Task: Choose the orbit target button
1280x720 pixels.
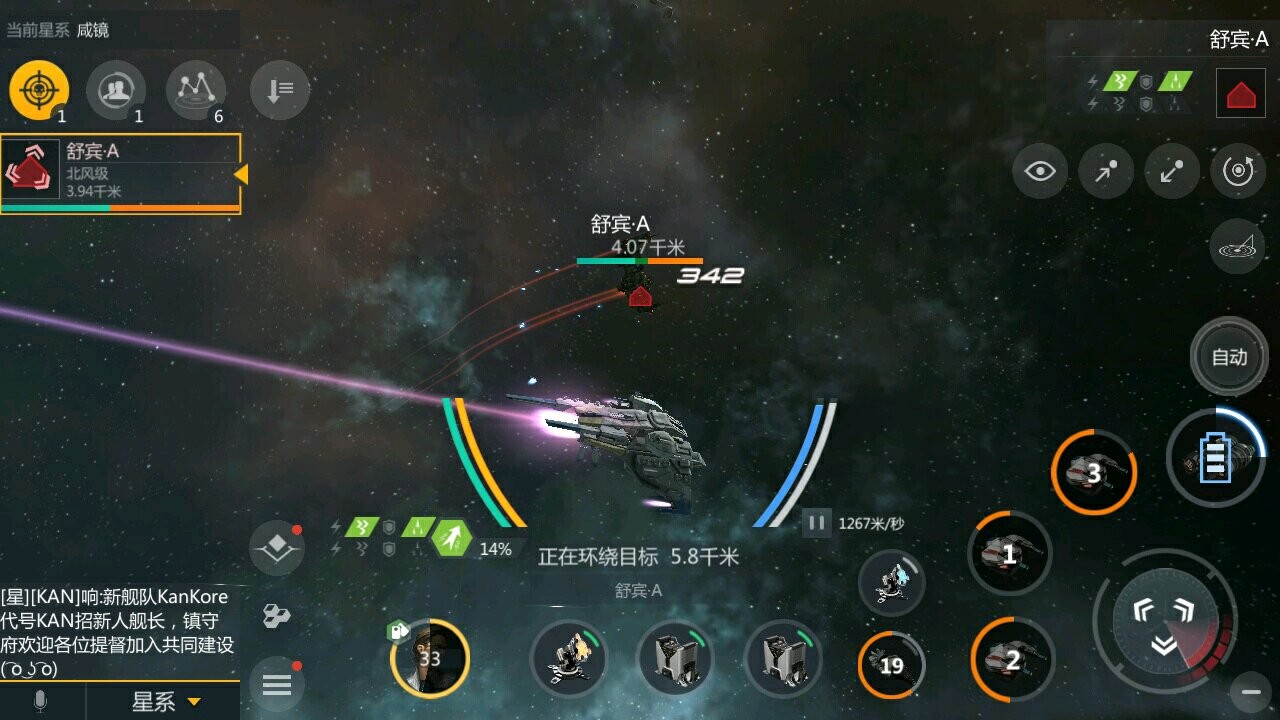Action: 1238,172
